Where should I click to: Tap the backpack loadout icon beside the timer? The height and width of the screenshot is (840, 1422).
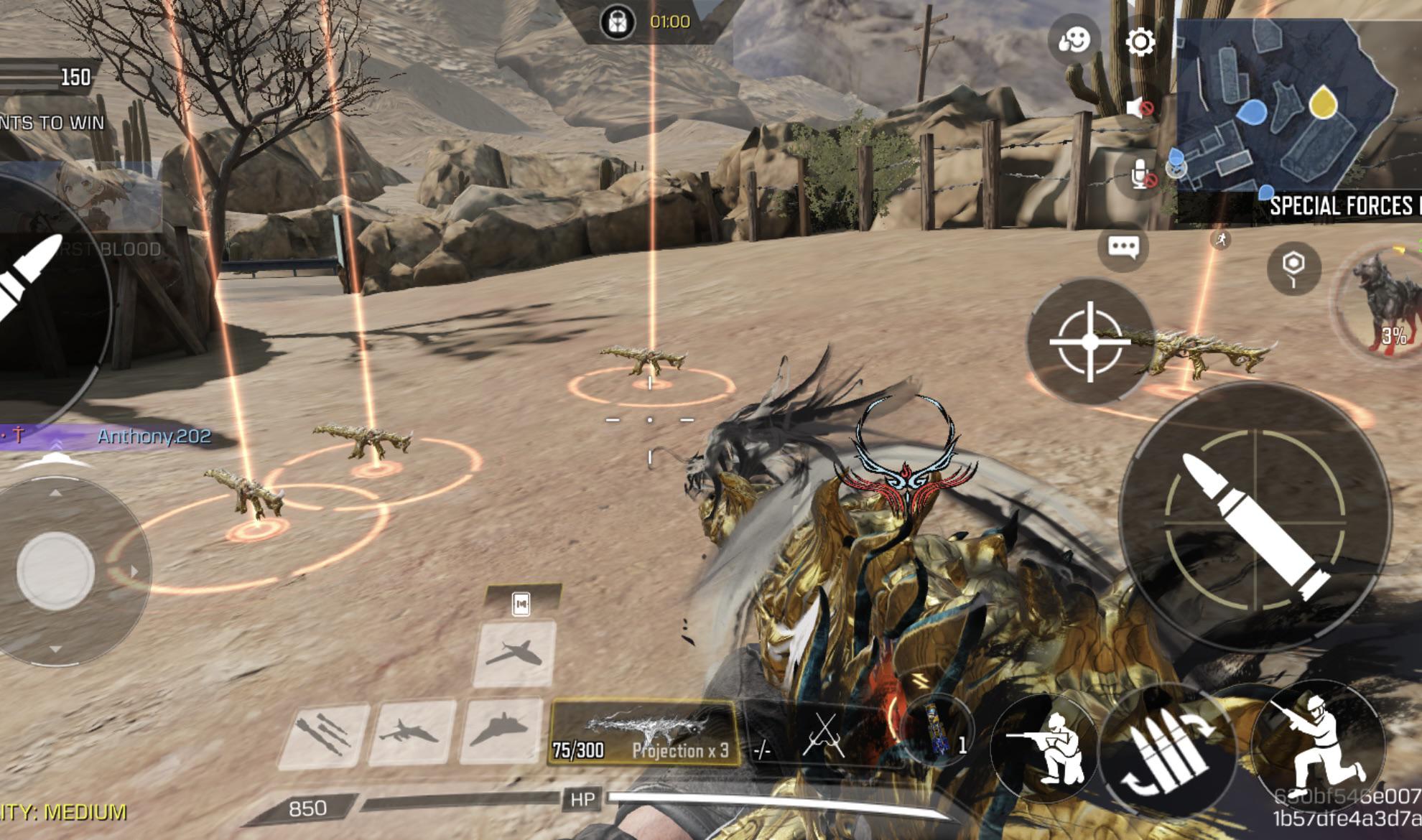tap(618, 22)
